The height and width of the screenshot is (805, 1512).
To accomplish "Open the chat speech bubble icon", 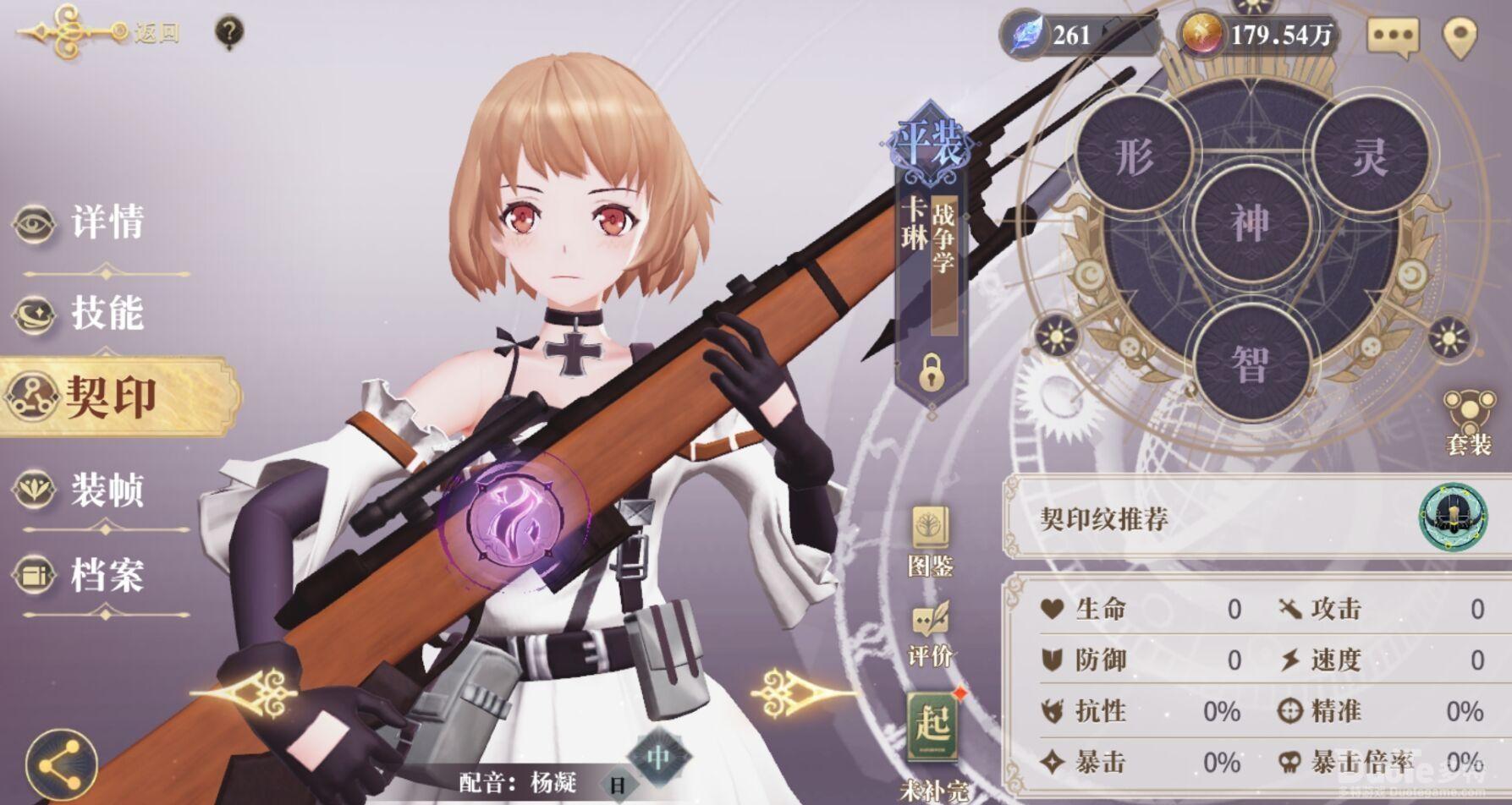I will click(x=1393, y=36).
